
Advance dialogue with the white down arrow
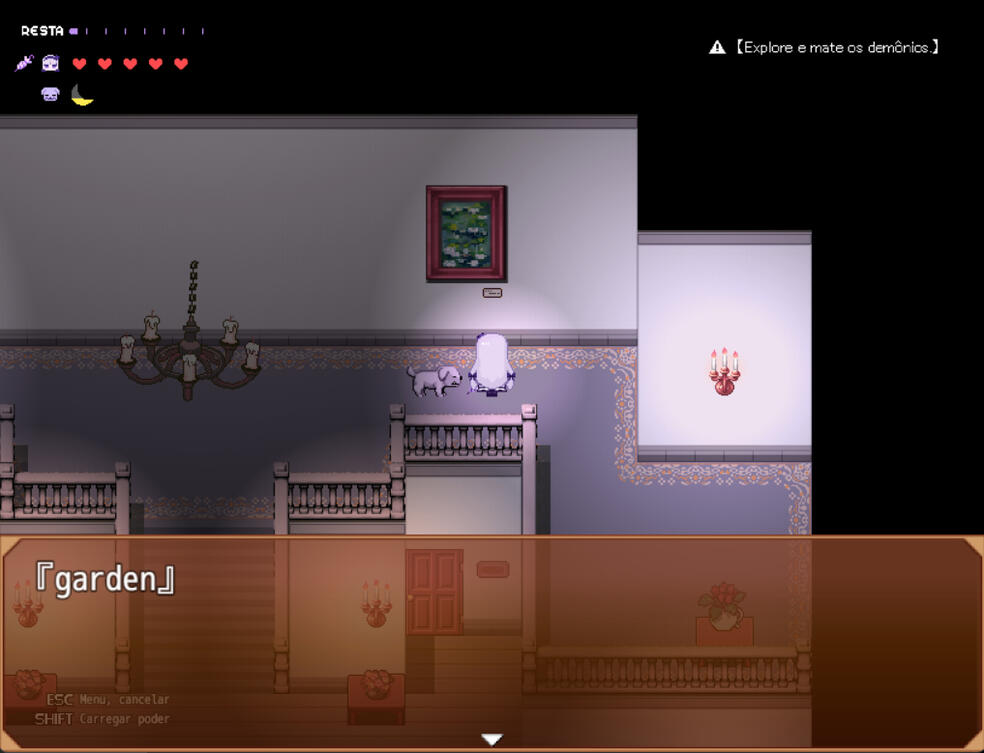click(491, 740)
